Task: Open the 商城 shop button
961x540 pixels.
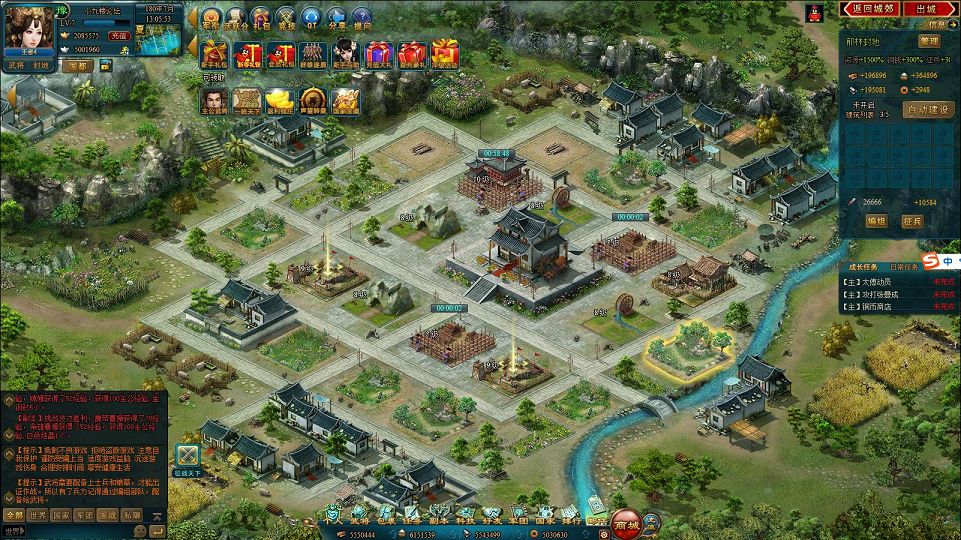Action: [627, 521]
